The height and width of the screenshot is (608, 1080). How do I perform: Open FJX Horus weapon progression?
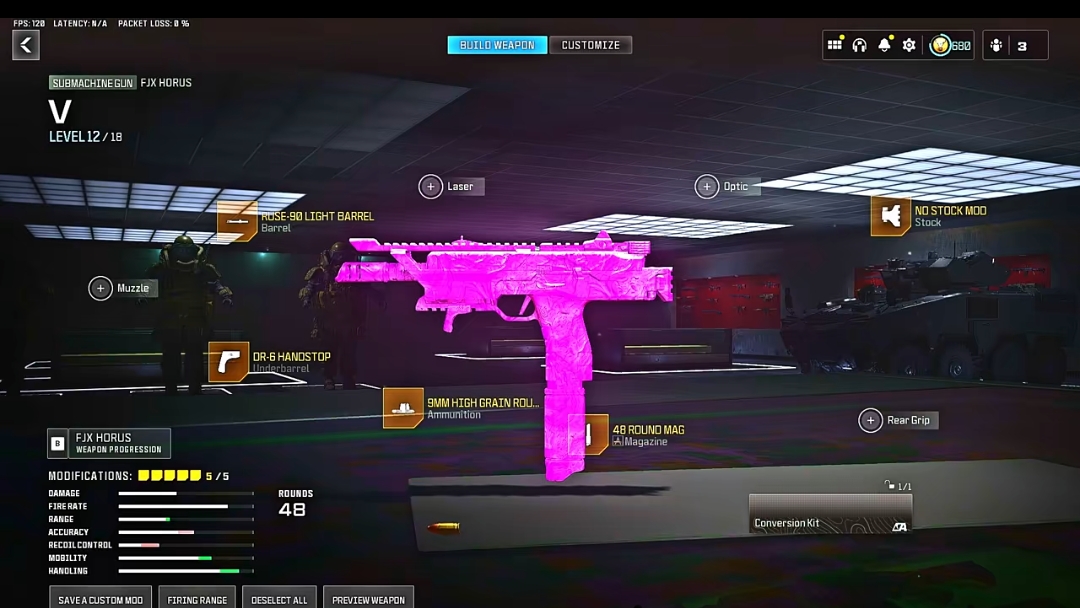coord(109,443)
